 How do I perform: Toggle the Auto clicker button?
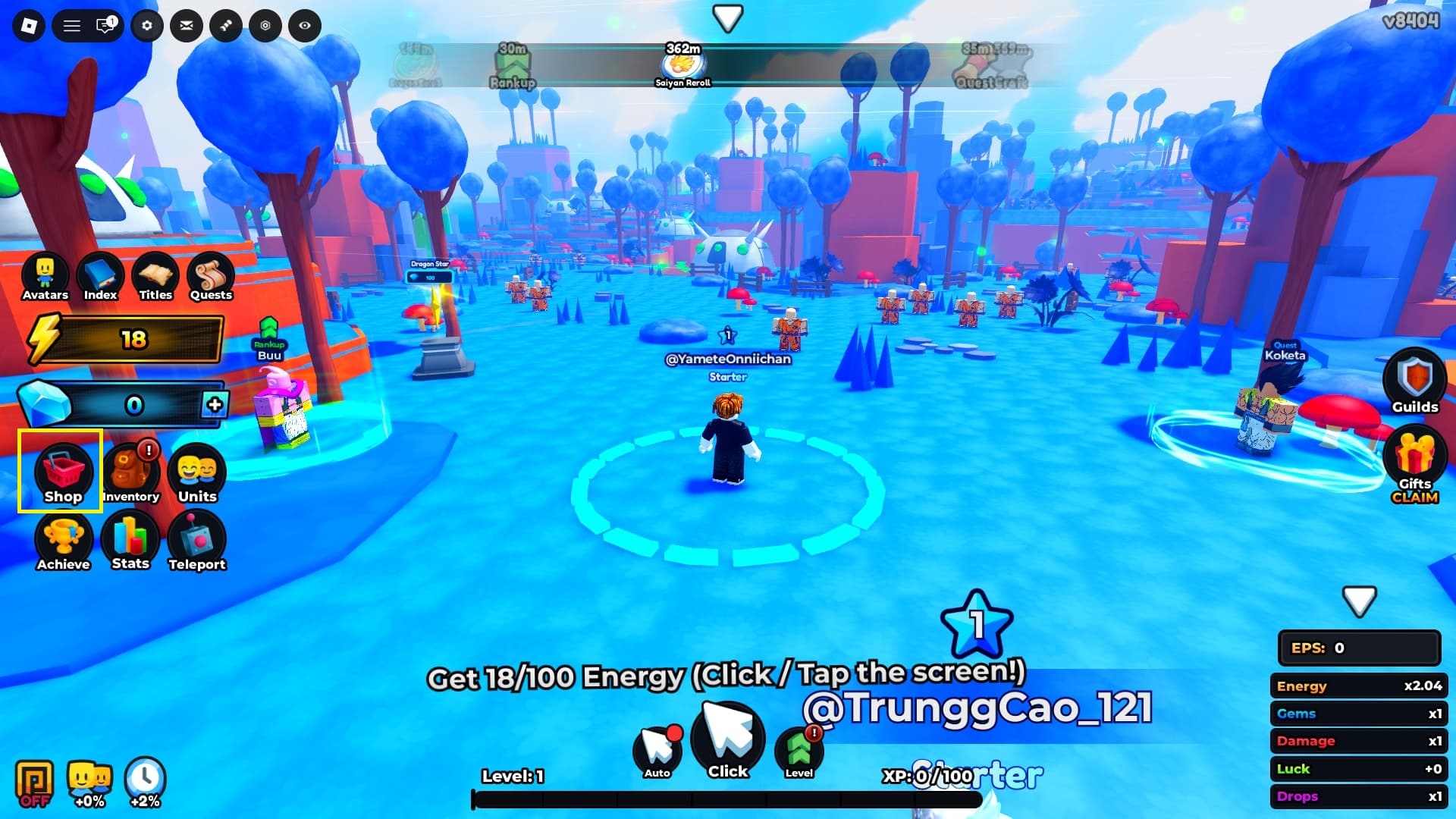657,751
